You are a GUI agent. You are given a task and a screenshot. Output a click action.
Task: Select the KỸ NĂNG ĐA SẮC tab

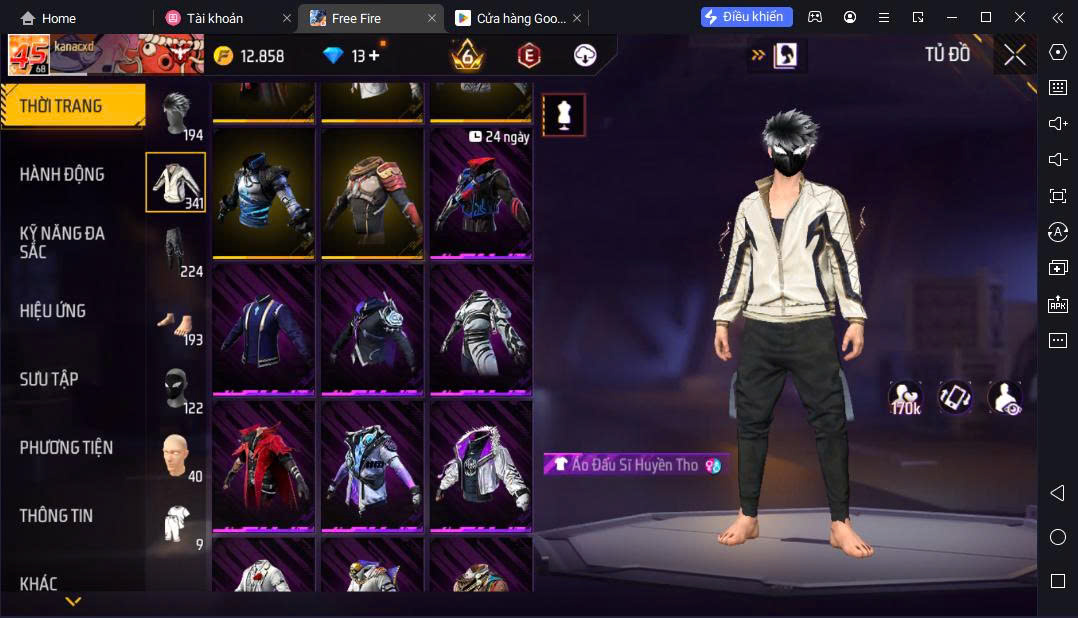pyautogui.click(x=62, y=242)
